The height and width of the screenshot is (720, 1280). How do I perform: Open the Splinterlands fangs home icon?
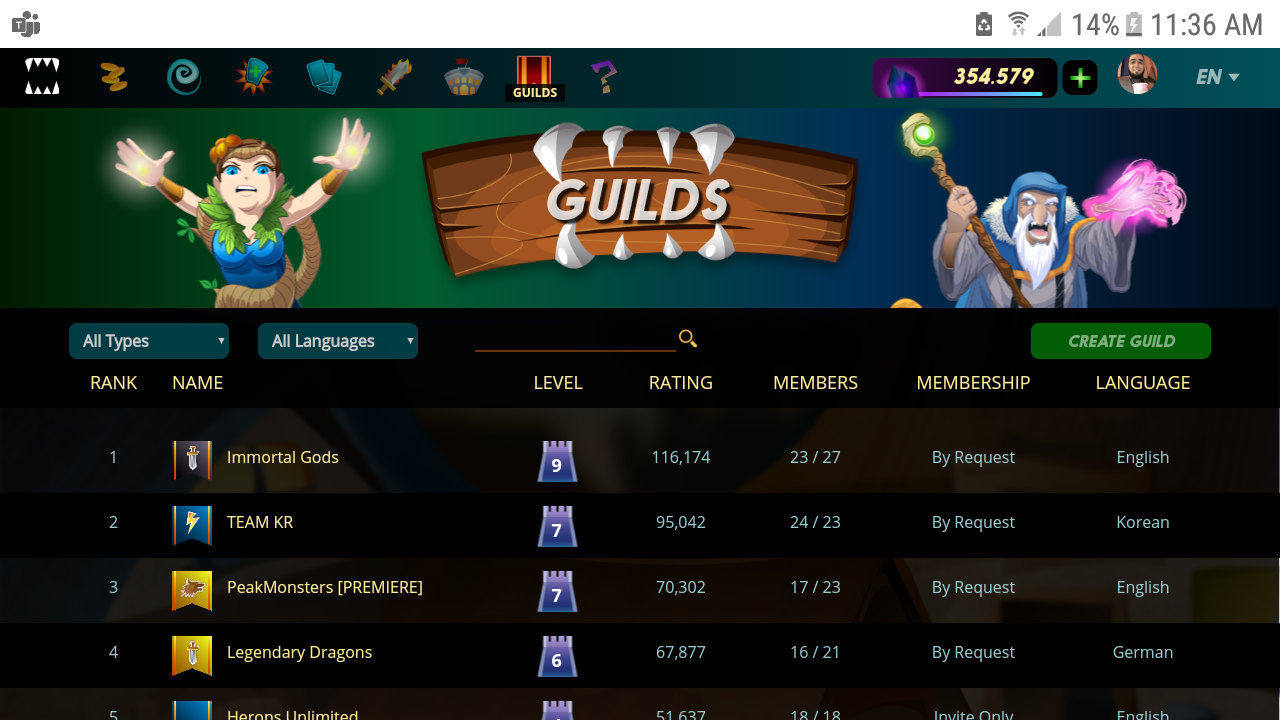tap(42, 76)
